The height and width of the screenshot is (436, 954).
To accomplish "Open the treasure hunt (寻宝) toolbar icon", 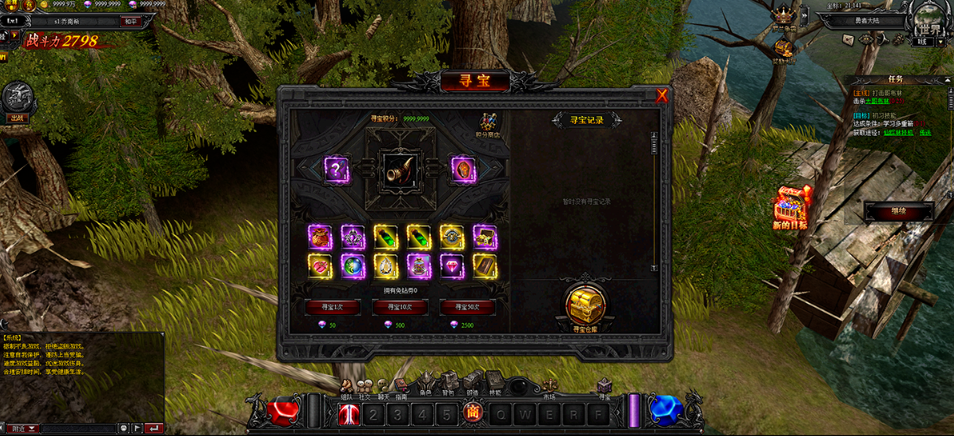I will [x=604, y=383].
